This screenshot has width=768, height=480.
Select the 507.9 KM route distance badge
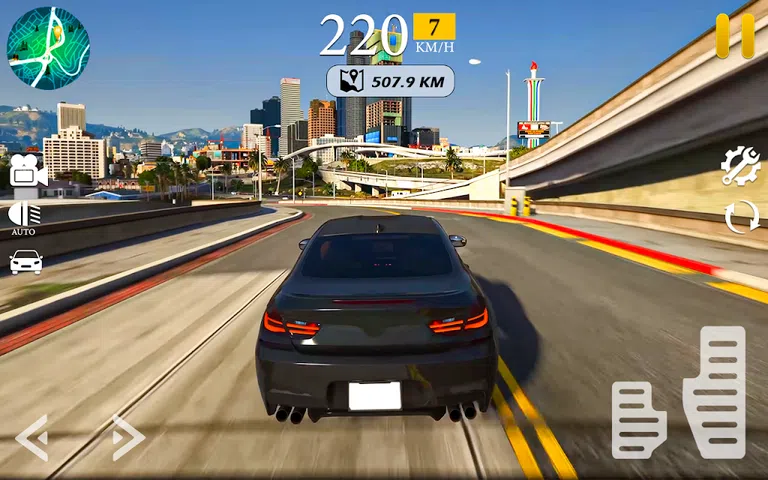pos(391,81)
